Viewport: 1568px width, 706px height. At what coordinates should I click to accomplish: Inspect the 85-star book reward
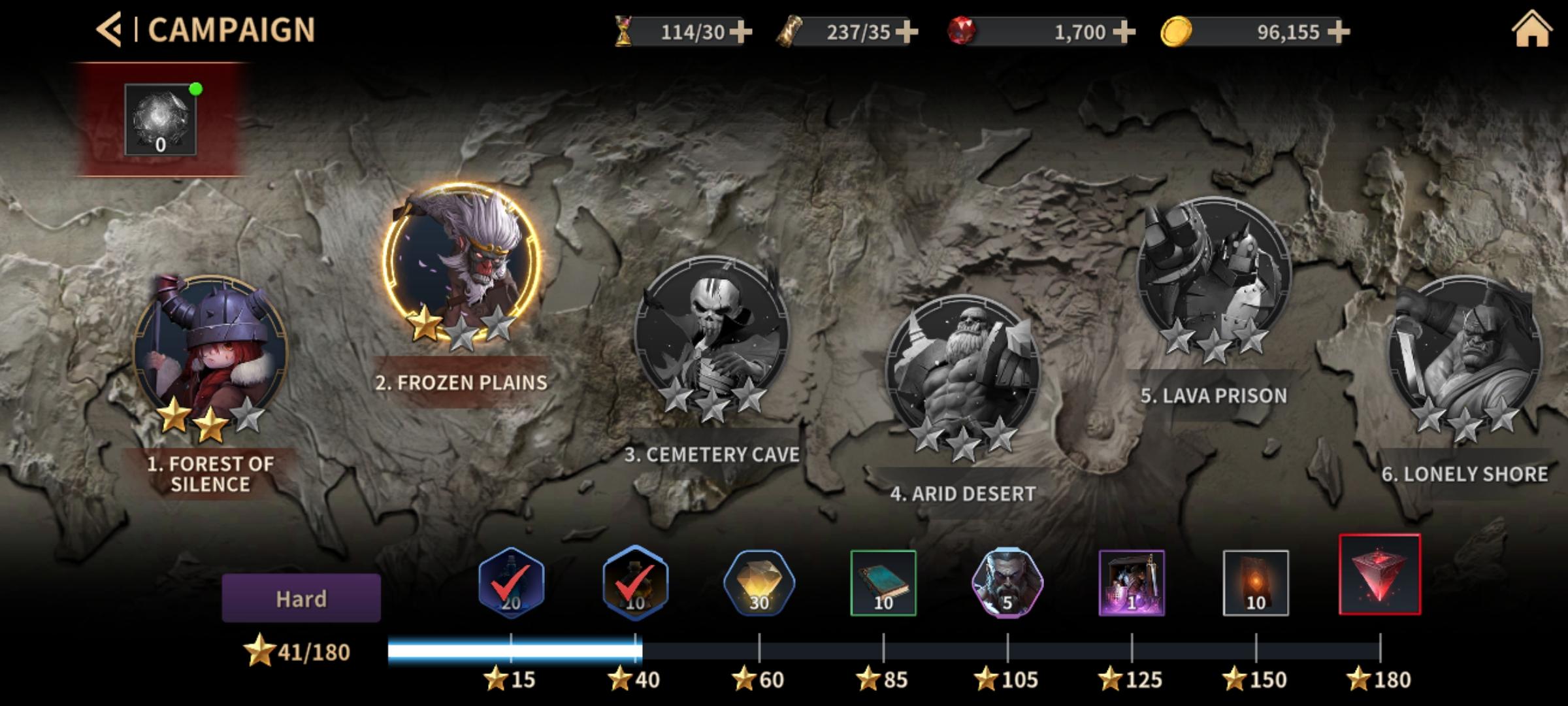click(883, 583)
